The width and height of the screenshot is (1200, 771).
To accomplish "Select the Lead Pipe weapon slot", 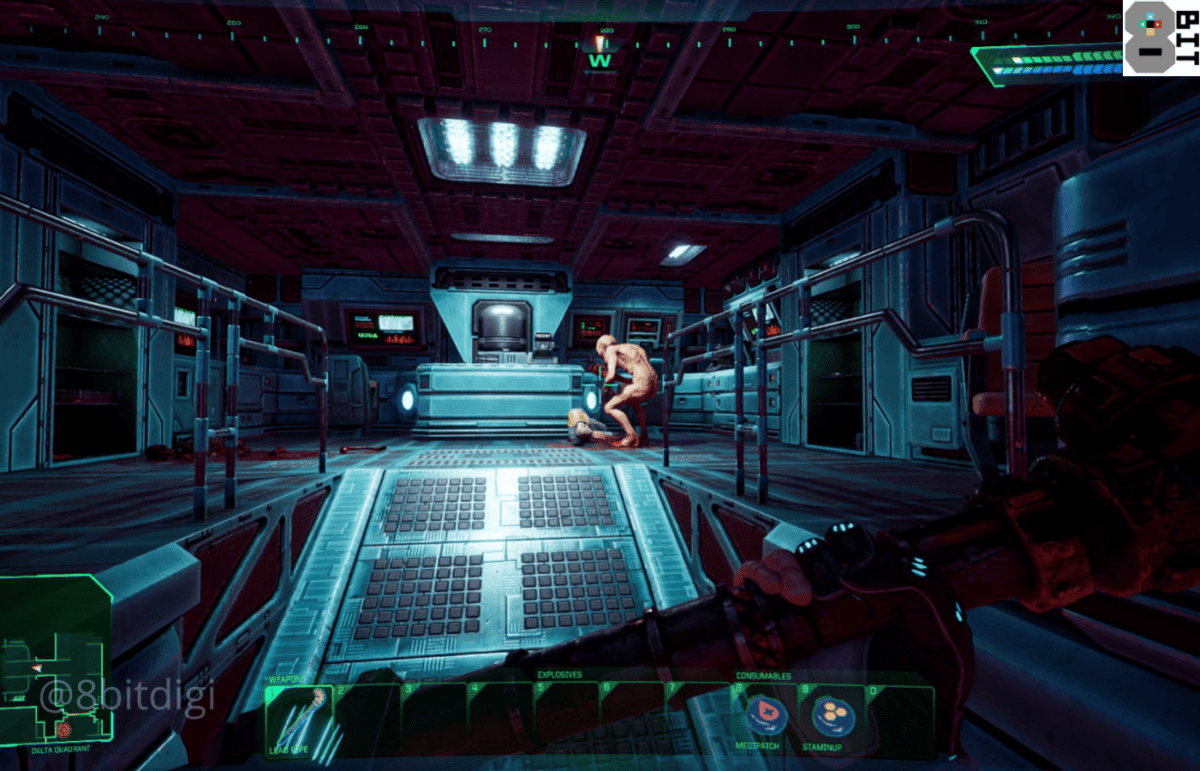I will click(x=298, y=720).
